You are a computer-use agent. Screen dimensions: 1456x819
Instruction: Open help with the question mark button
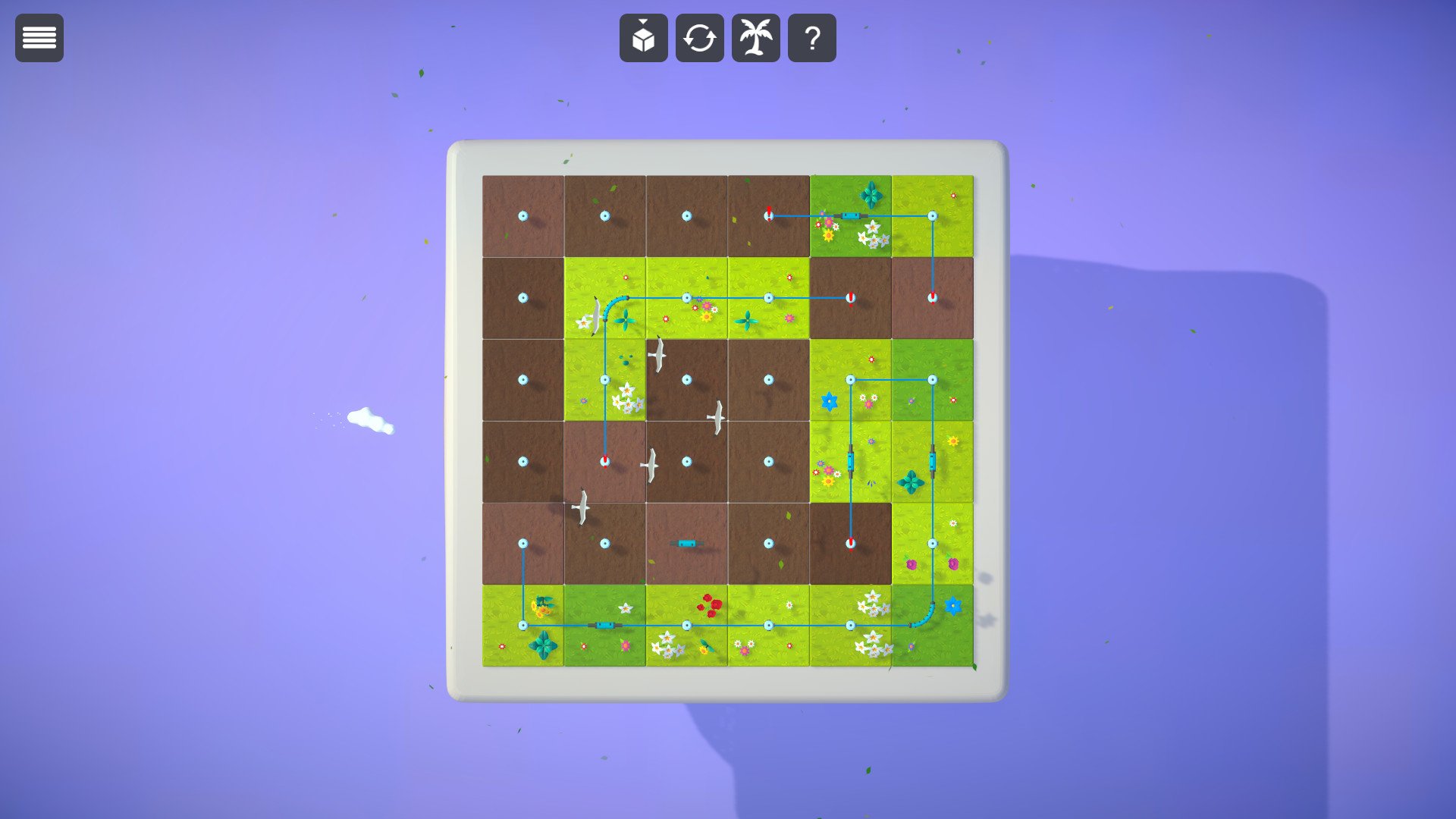pos(811,38)
